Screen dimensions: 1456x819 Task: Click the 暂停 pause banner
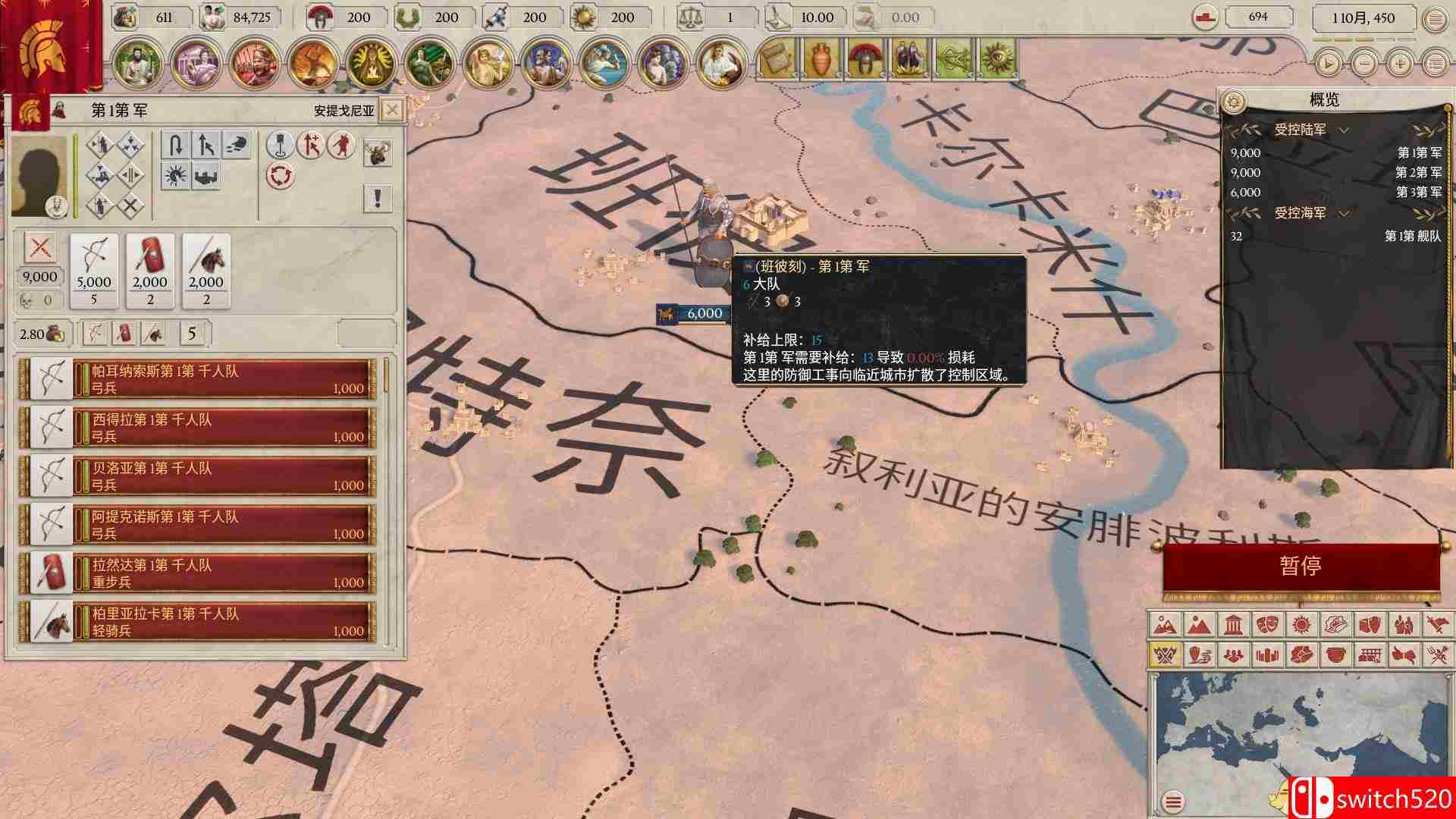coord(1301,566)
